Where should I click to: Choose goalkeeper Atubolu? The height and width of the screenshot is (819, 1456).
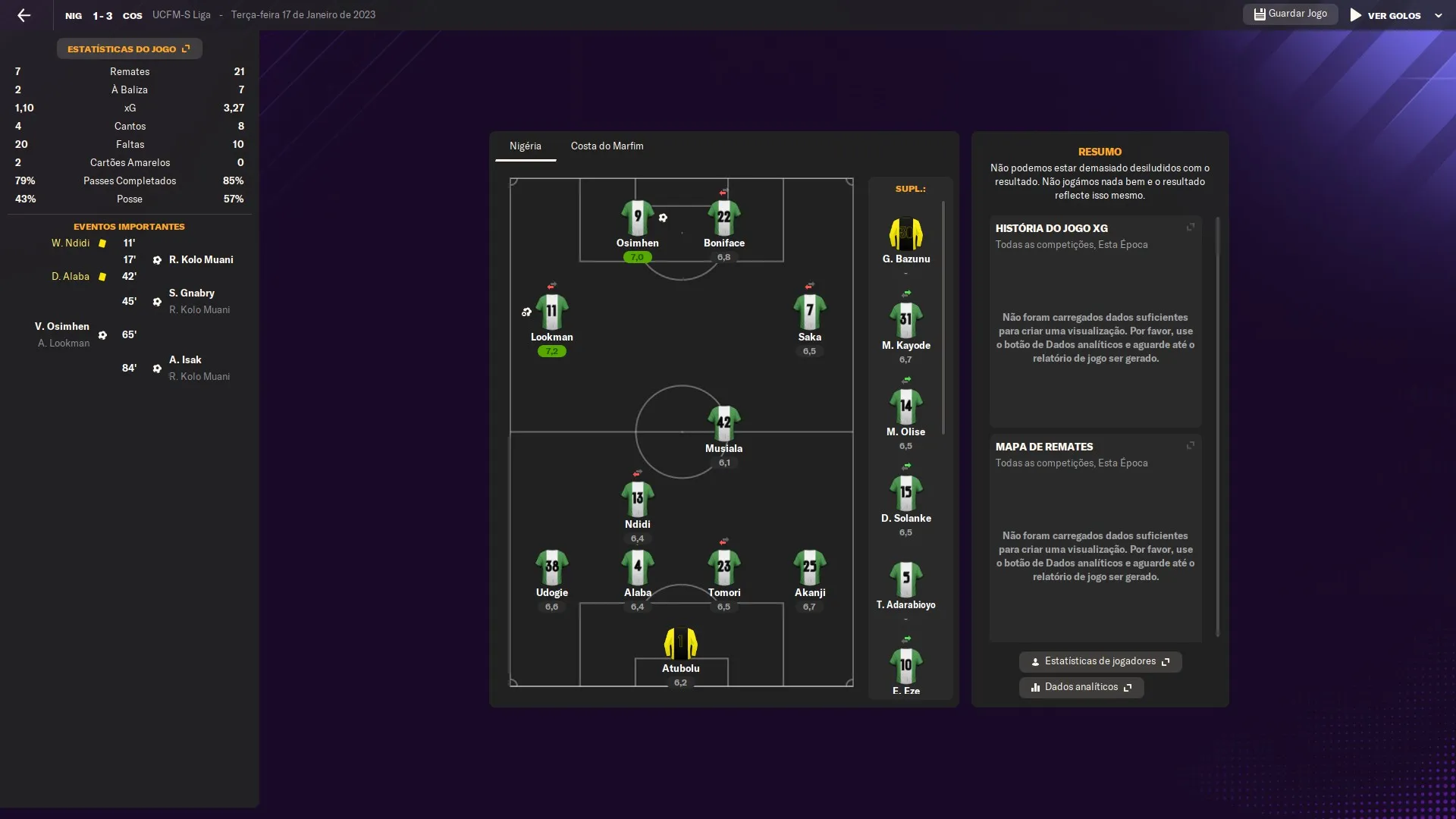tap(680, 644)
